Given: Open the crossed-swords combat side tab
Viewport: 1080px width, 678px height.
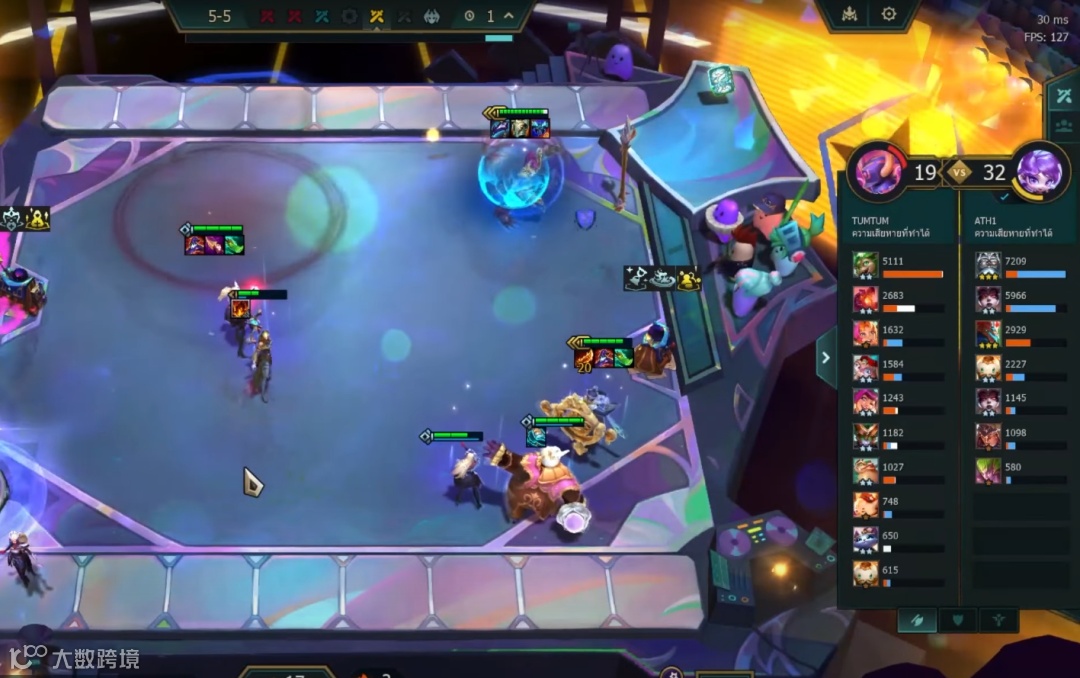Looking at the screenshot, I should click(1063, 97).
